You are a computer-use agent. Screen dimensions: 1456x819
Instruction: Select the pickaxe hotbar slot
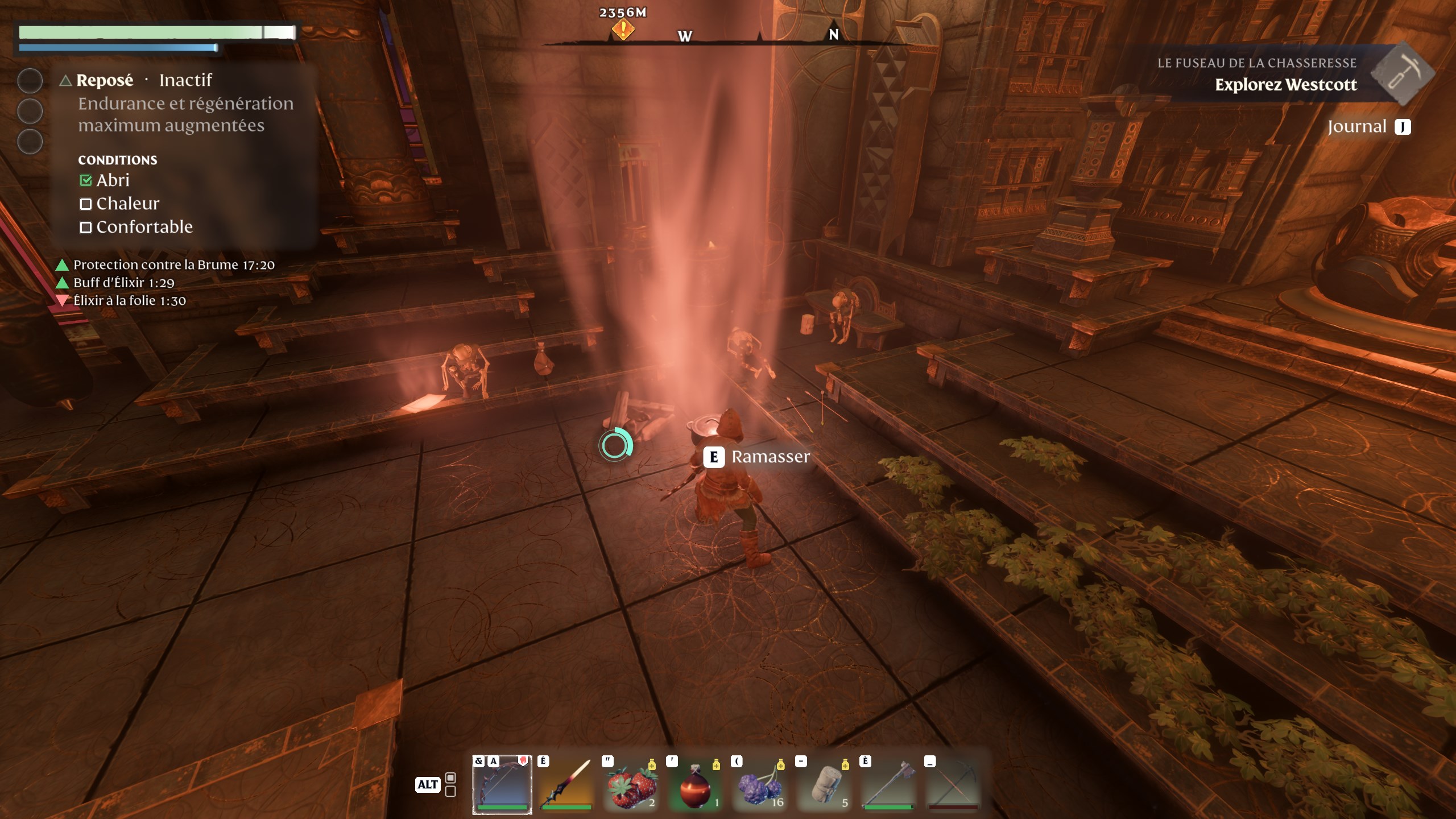(x=954, y=784)
